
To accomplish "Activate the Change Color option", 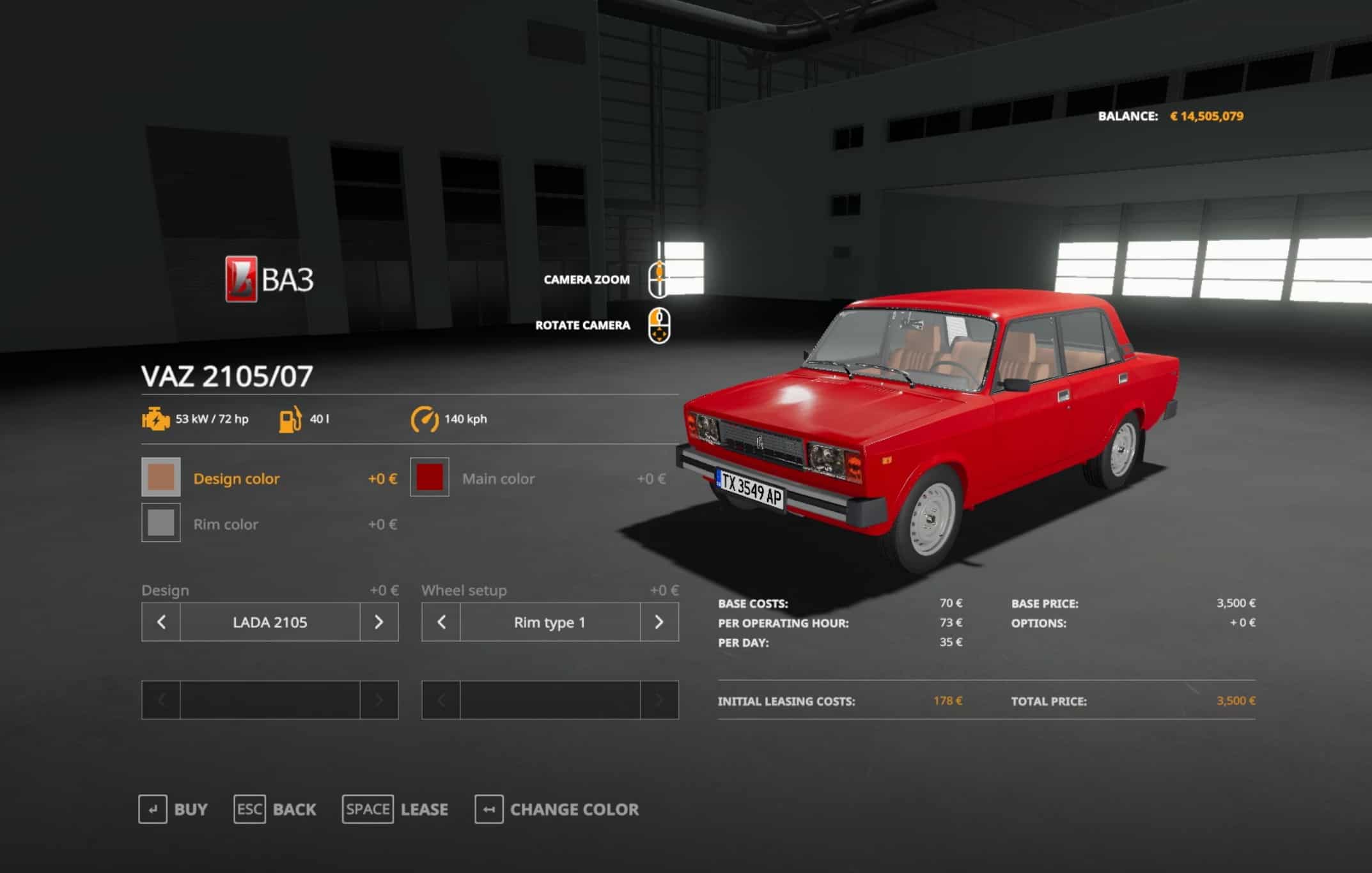I will 556,809.
